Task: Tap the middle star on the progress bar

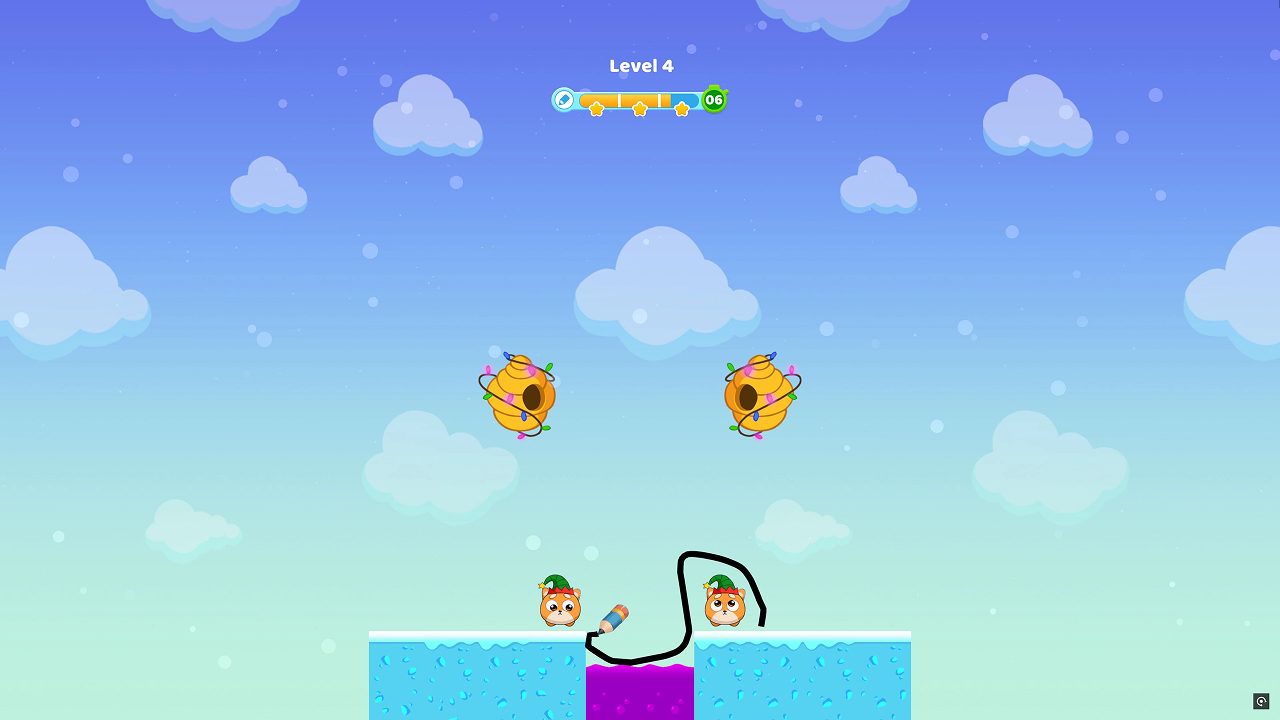Action: pos(640,107)
